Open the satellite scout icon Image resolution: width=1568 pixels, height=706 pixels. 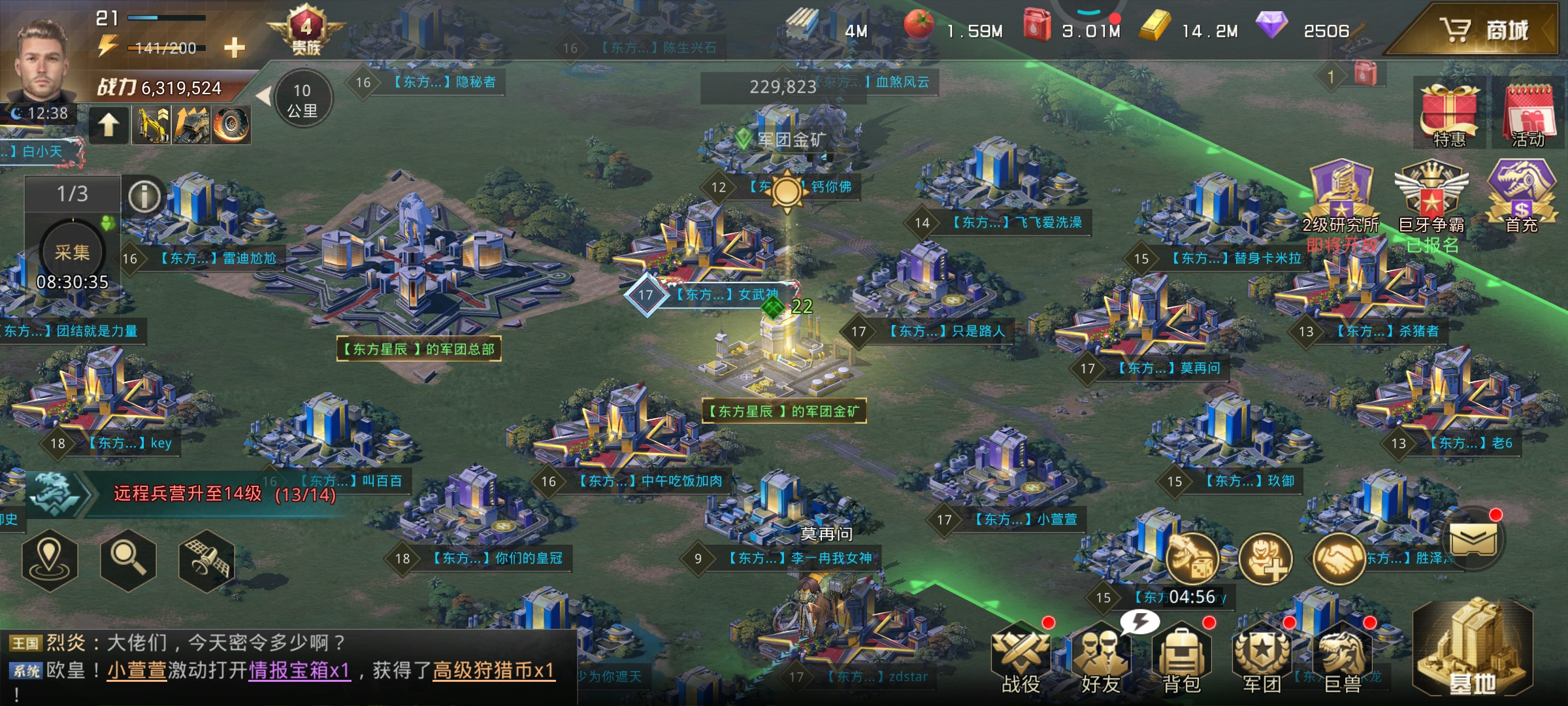coord(206,560)
